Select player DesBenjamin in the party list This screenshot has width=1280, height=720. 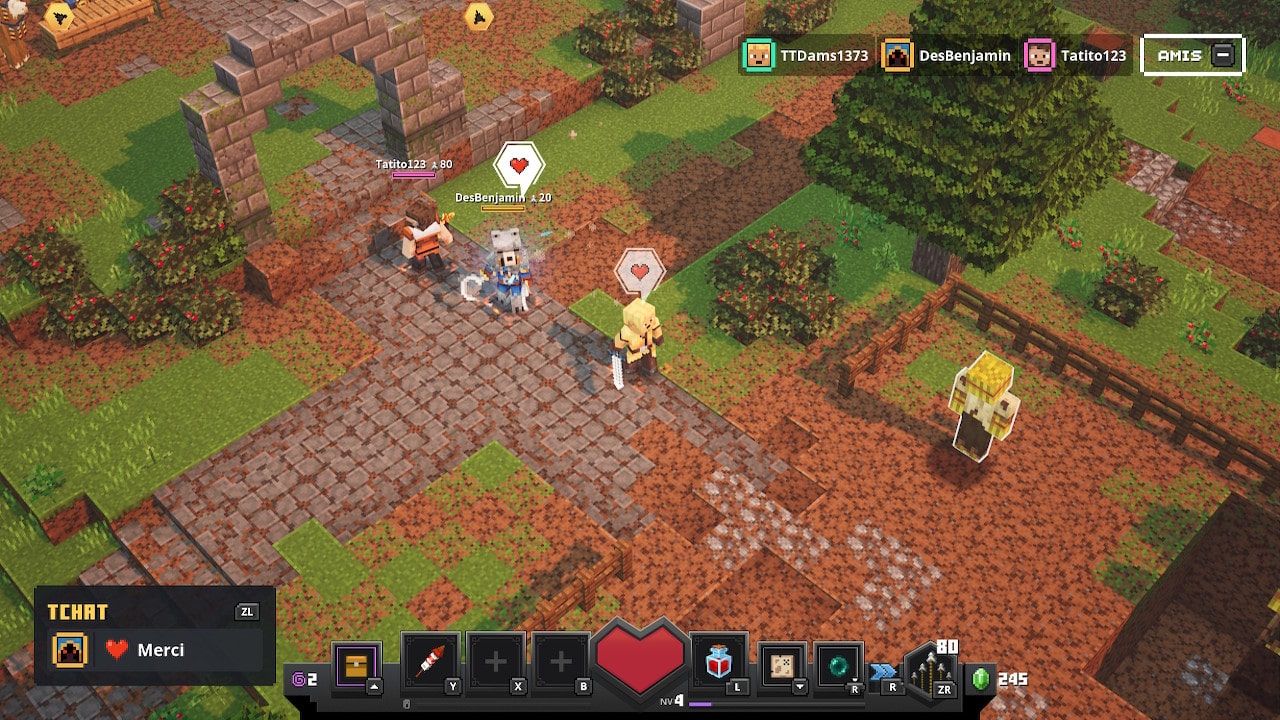tap(947, 56)
